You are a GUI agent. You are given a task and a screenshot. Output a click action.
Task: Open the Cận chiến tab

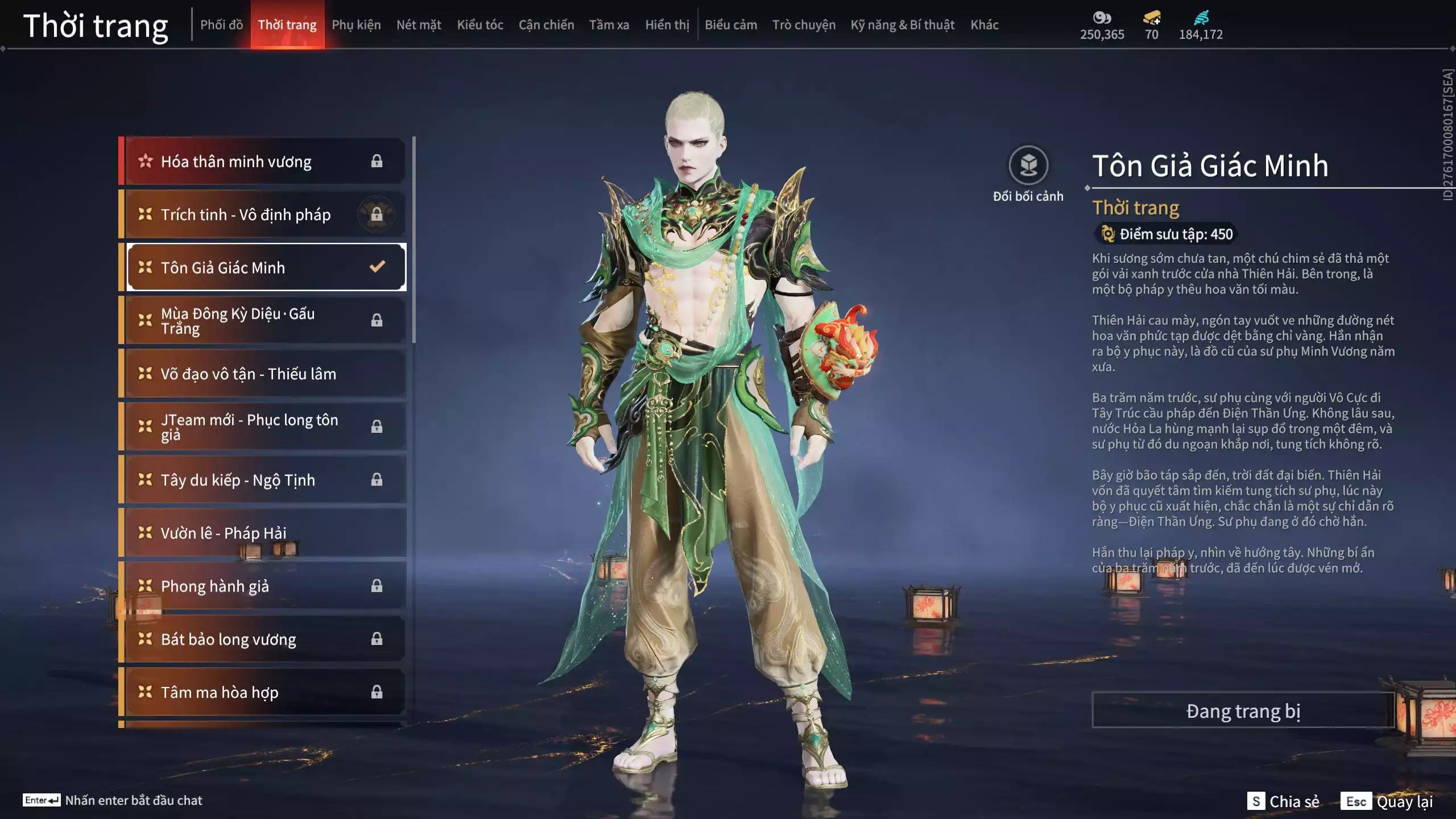click(x=546, y=25)
